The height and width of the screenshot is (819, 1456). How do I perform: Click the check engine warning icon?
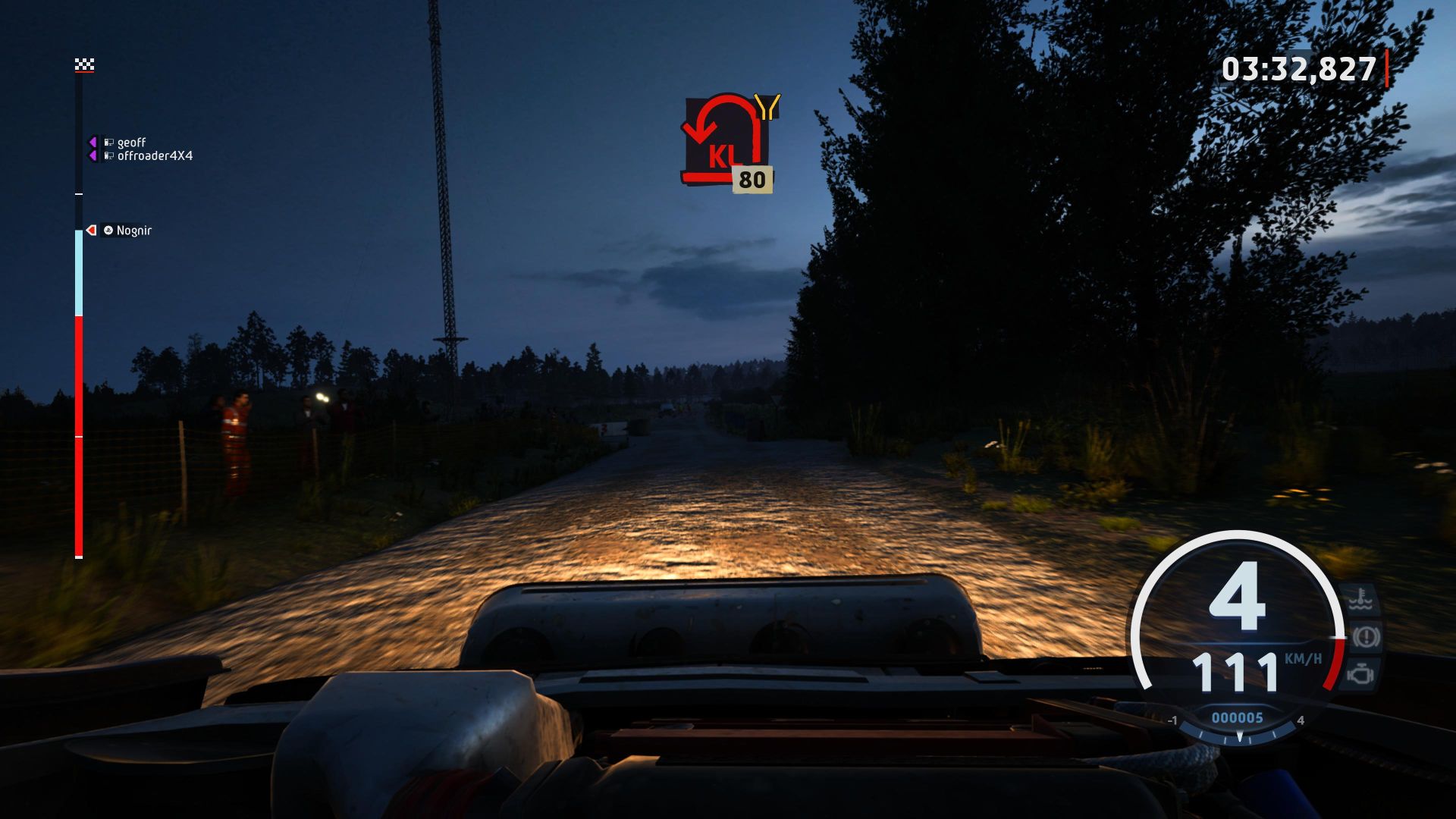point(1360,675)
